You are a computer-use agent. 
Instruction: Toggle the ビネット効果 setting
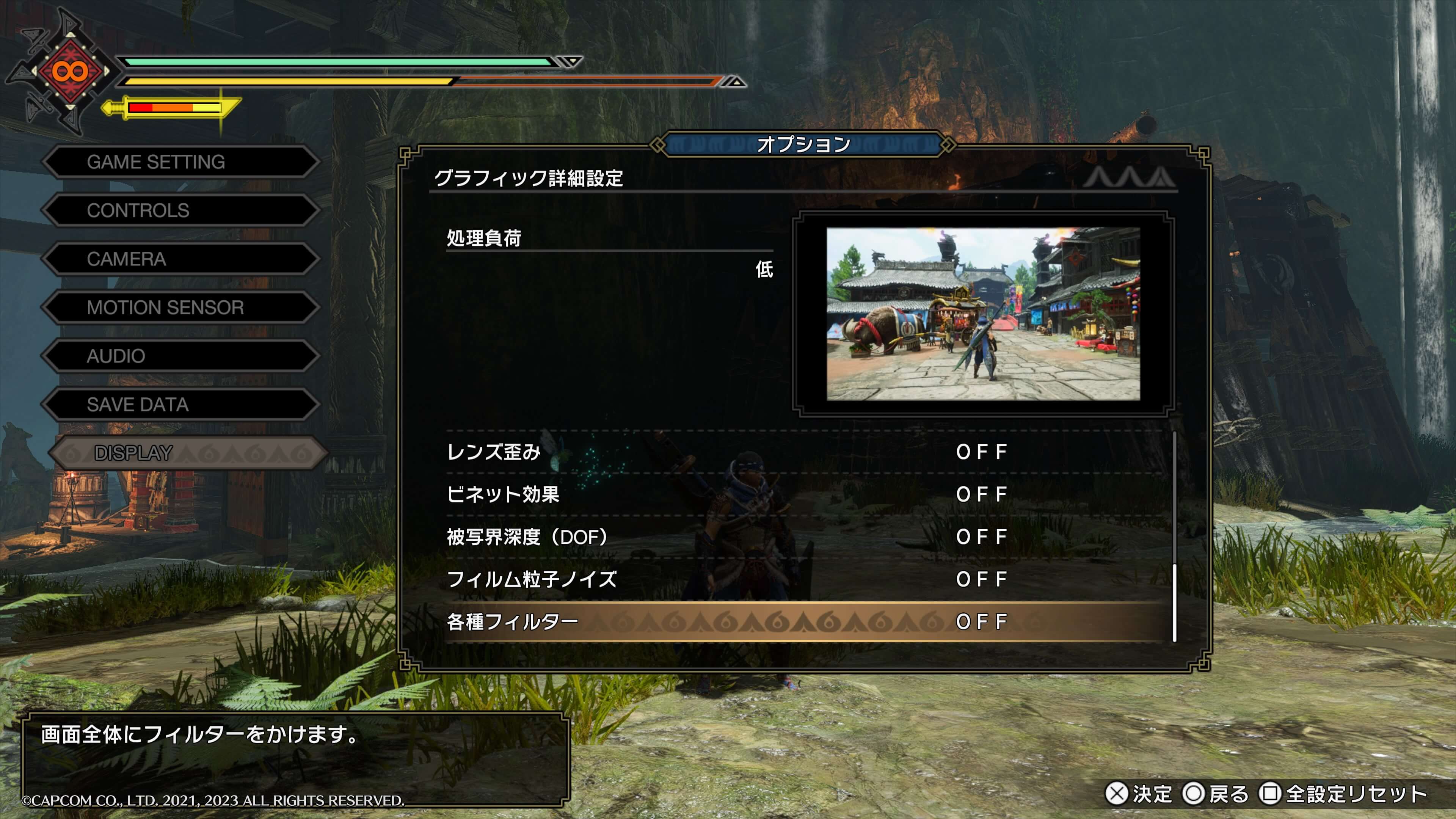tap(803, 494)
